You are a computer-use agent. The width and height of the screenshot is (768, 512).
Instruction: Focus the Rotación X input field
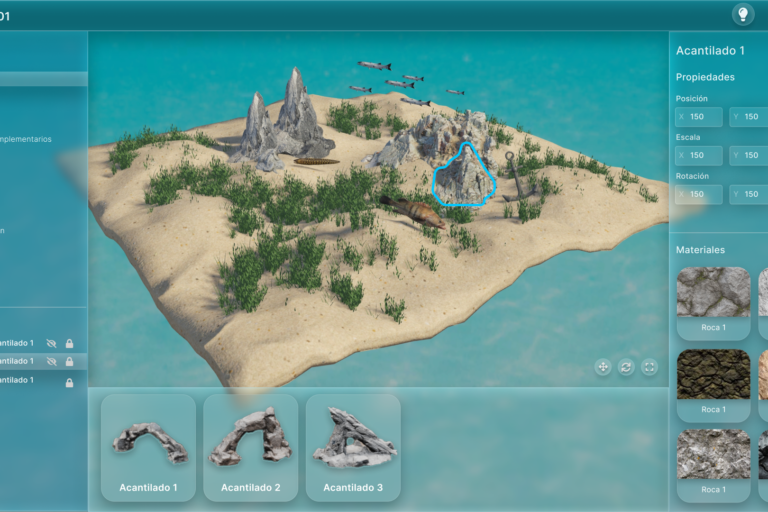[699, 194]
